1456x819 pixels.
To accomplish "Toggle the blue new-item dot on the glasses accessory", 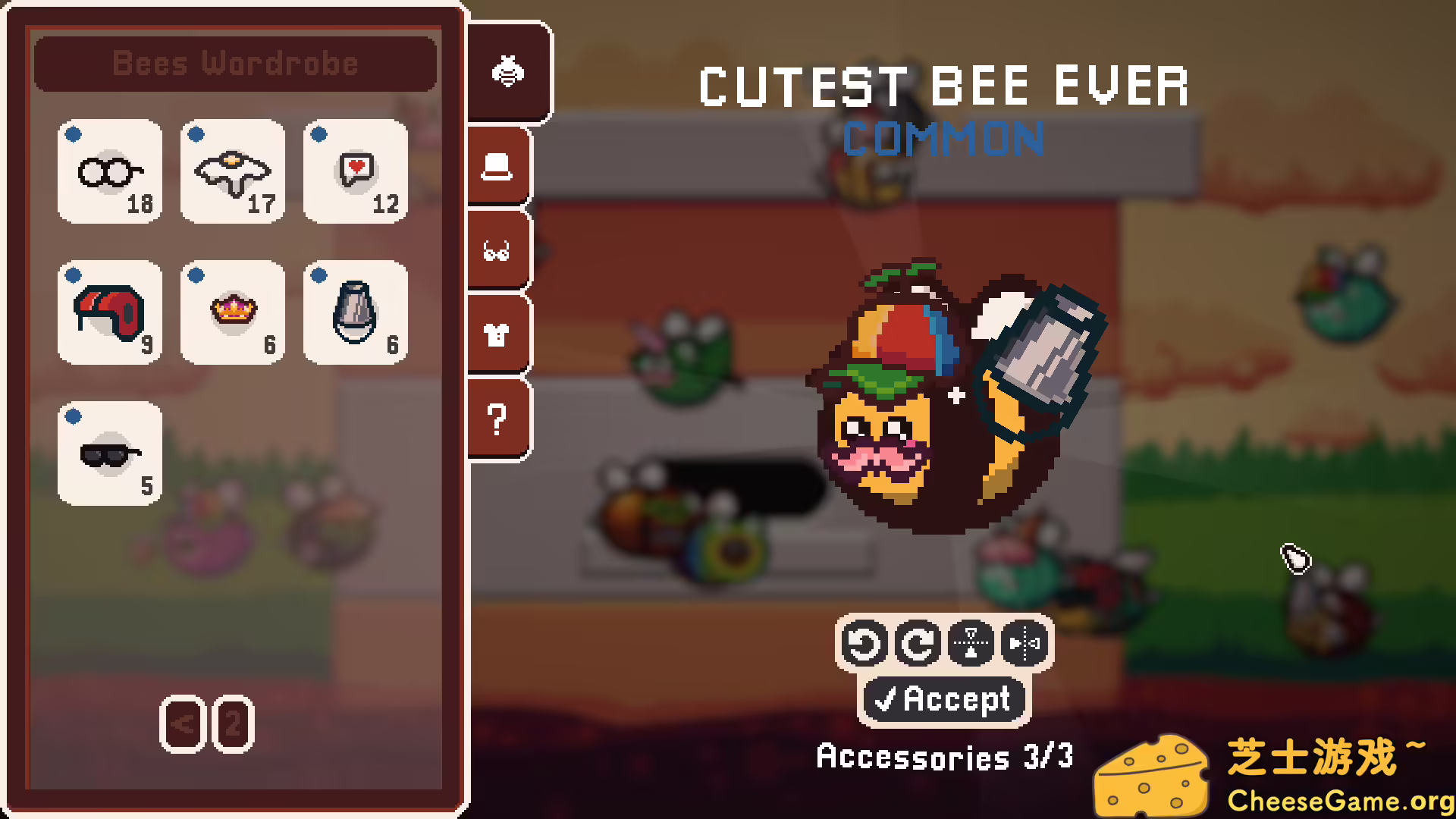I will pyautogui.click(x=74, y=135).
